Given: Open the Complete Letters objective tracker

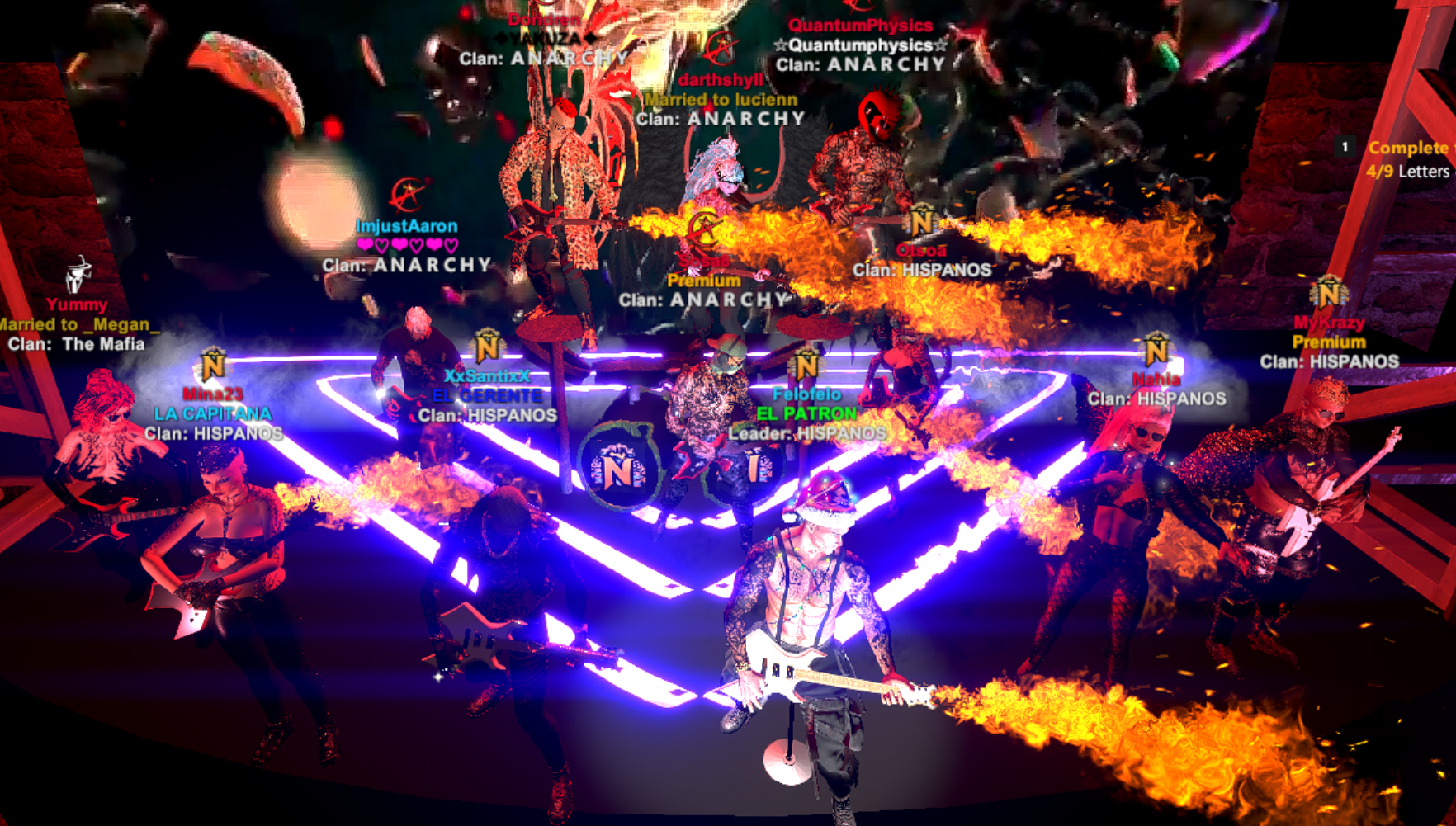Looking at the screenshot, I should 1410,159.
